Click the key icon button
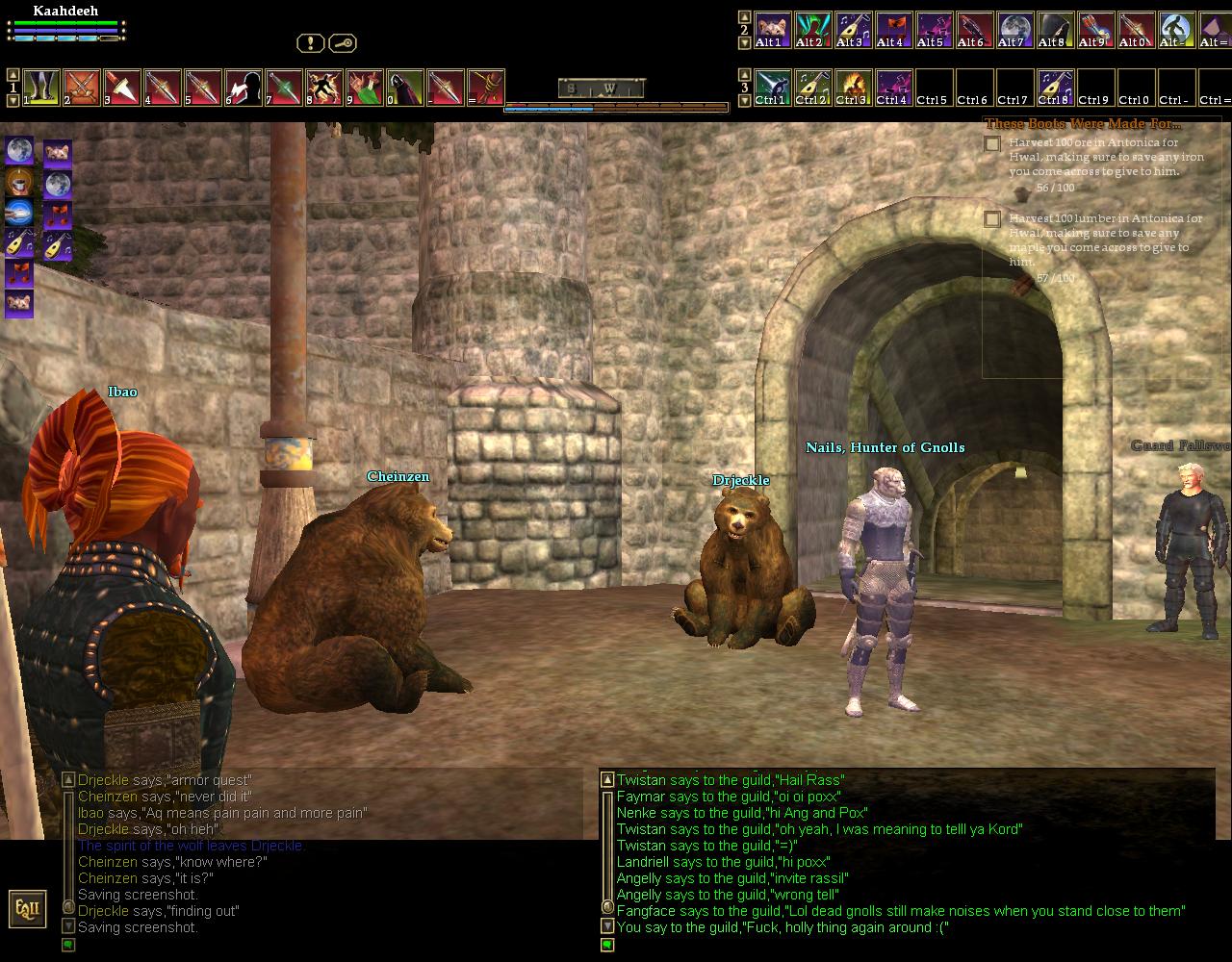 343,43
